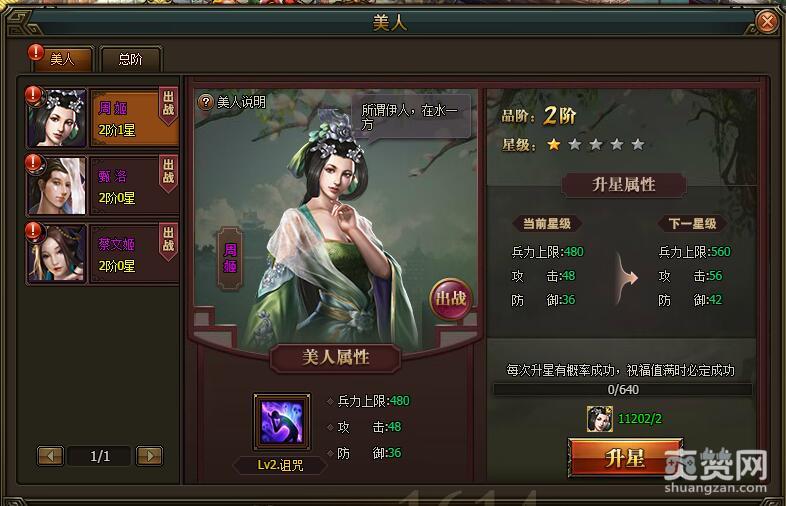Image resolution: width=786 pixels, height=506 pixels.
Task: Go to the next list page
Action: [149, 456]
